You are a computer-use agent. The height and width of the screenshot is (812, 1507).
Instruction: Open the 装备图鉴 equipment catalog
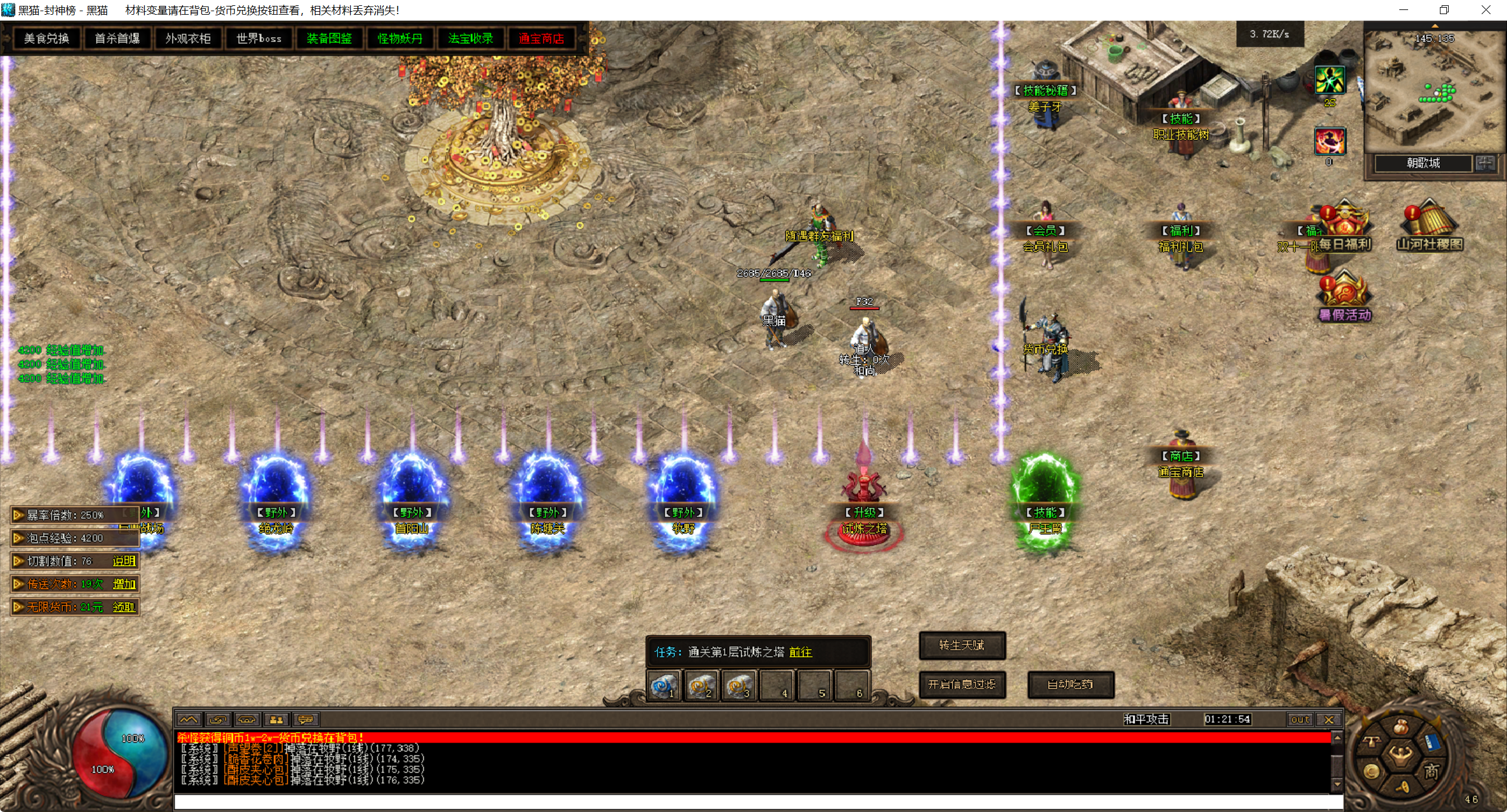pyautogui.click(x=329, y=39)
